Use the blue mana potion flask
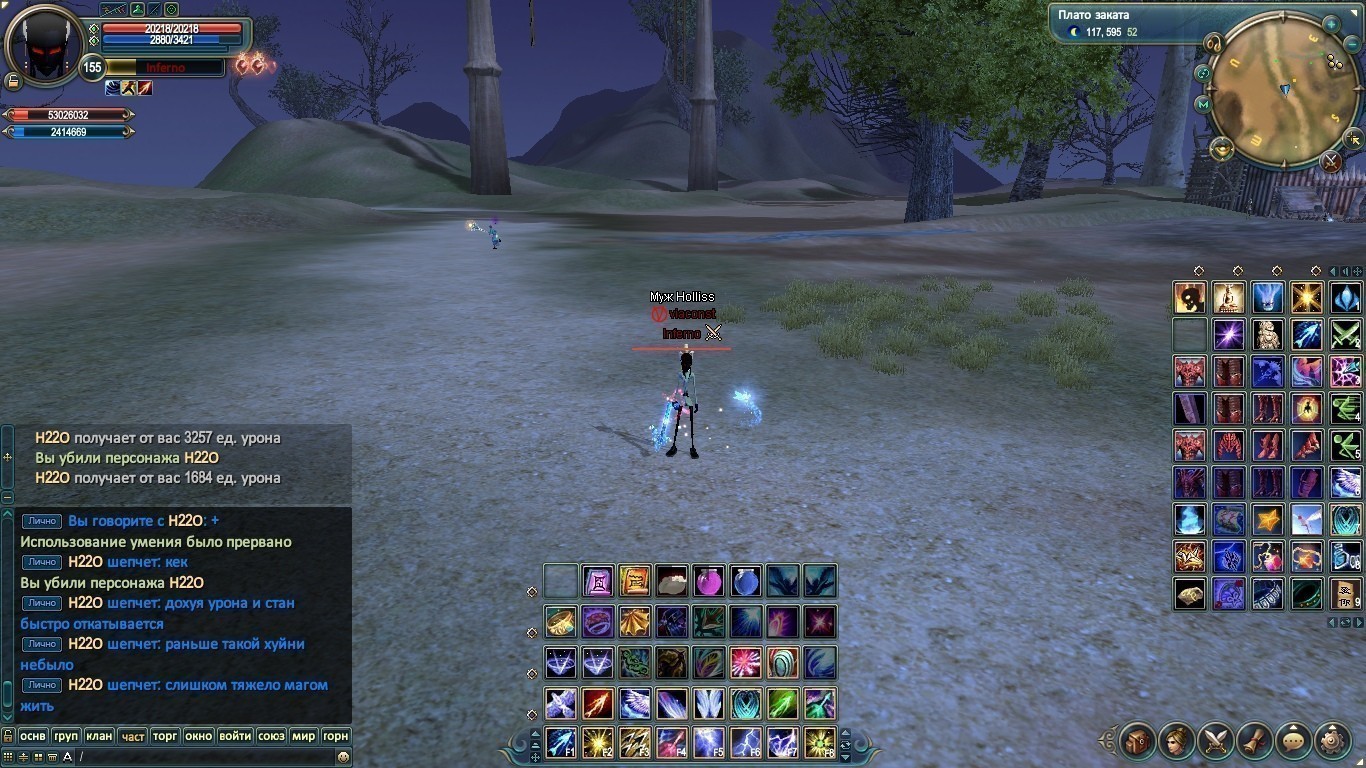The width and height of the screenshot is (1366, 768). point(745,581)
